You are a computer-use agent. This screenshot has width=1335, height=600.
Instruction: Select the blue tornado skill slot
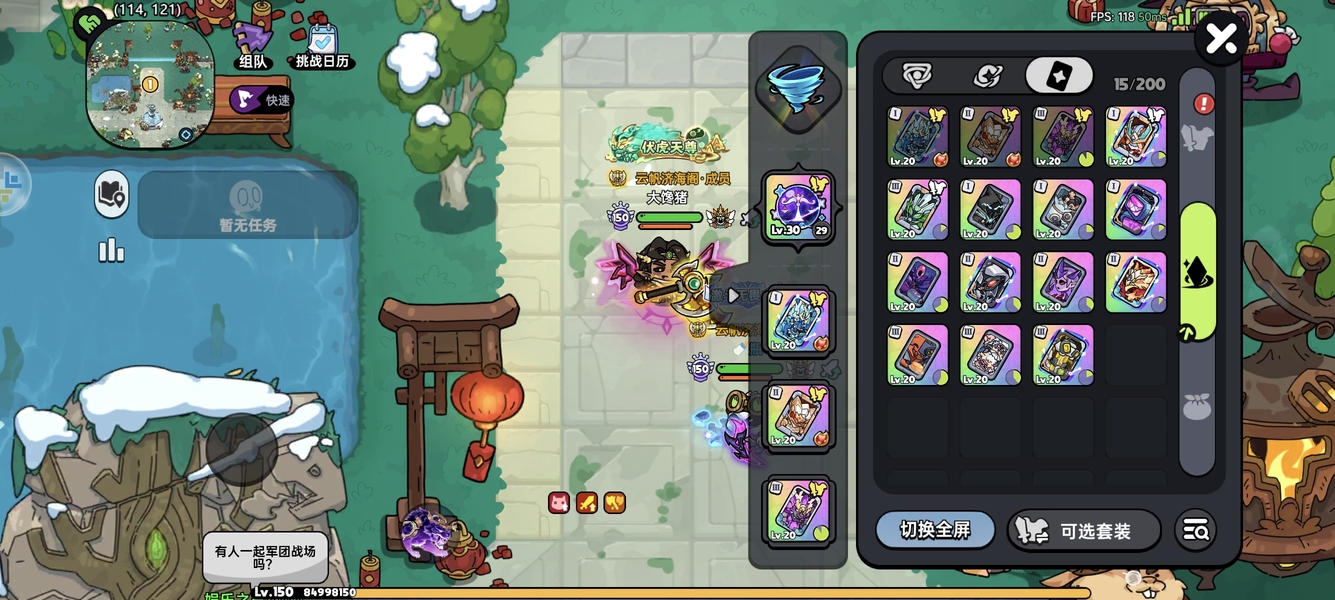pos(796,88)
